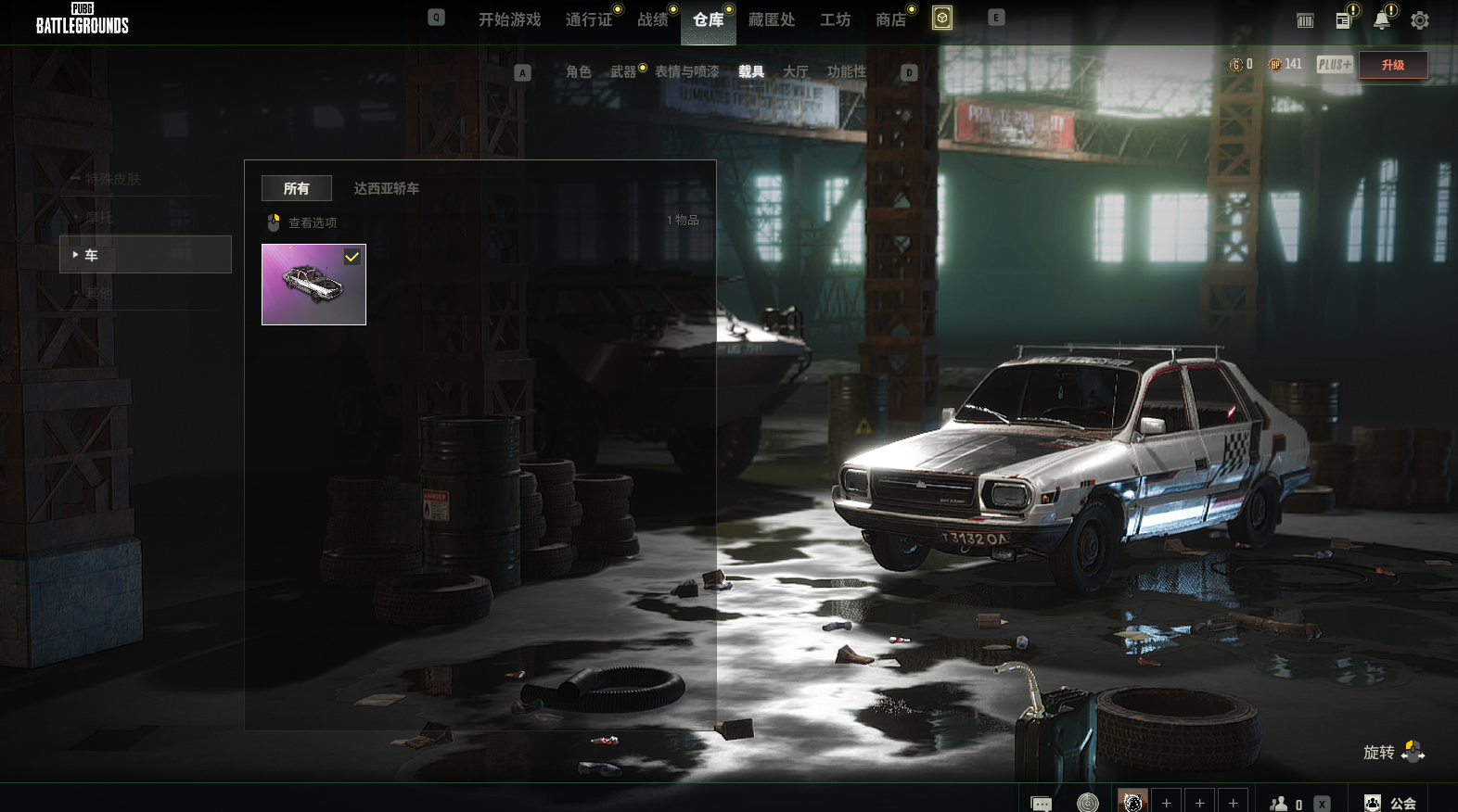Open the settings gear icon
The width and height of the screenshot is (1458, 812).
[x=1419, y=20]
